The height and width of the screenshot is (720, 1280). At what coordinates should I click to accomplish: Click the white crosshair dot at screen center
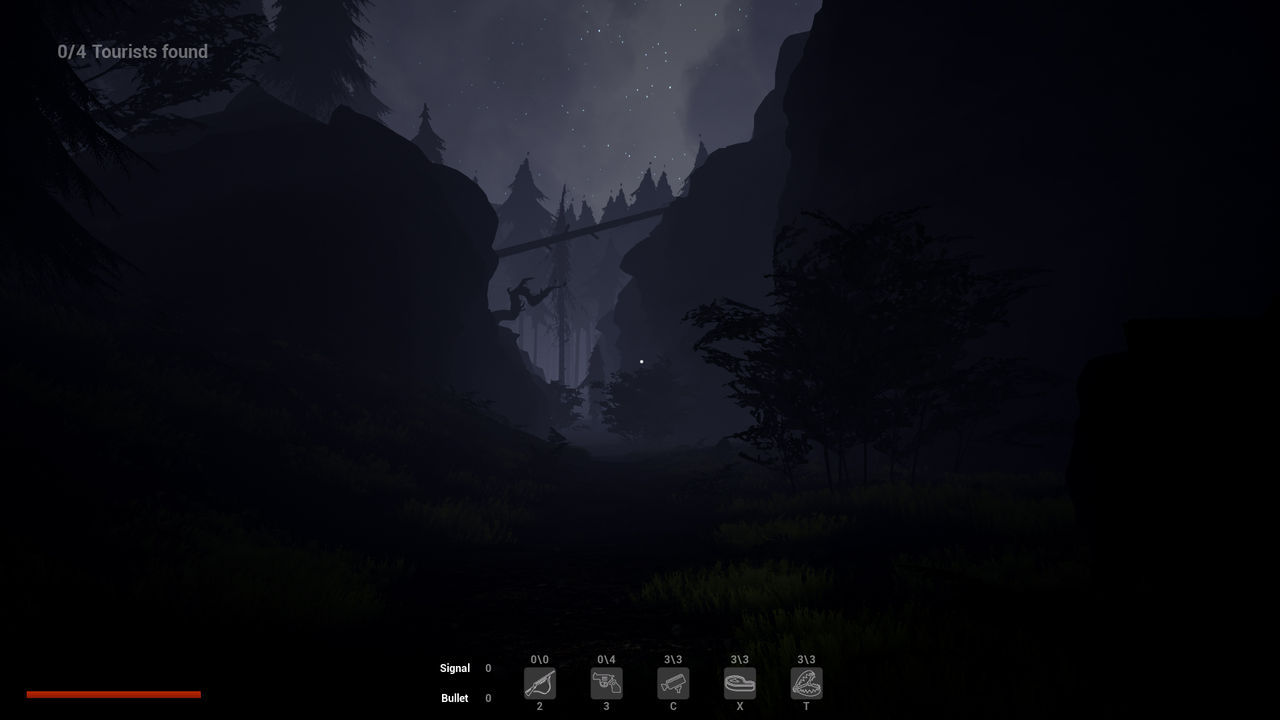641,360
